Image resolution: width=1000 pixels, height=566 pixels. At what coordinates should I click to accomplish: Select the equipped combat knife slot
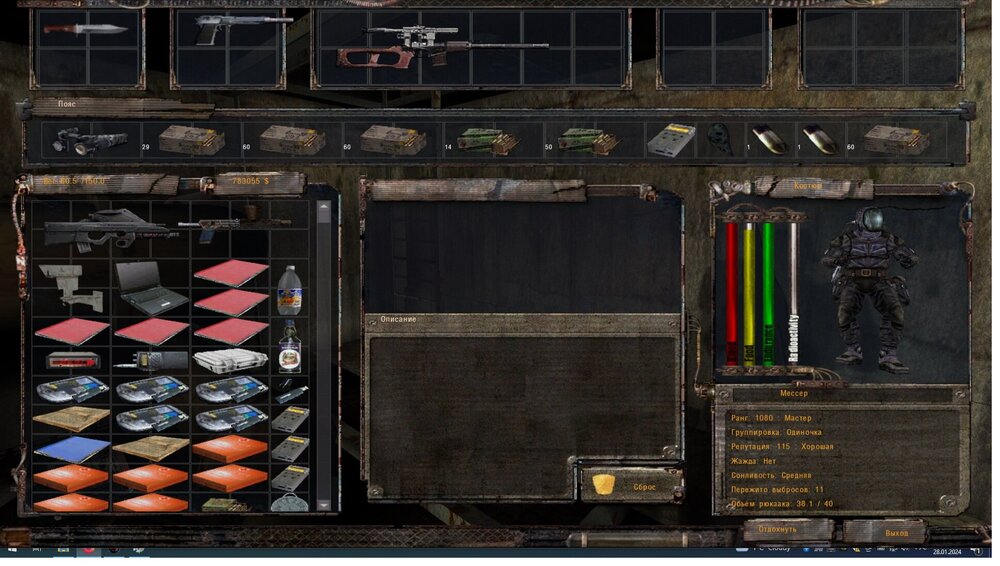(x=86, y=30)
